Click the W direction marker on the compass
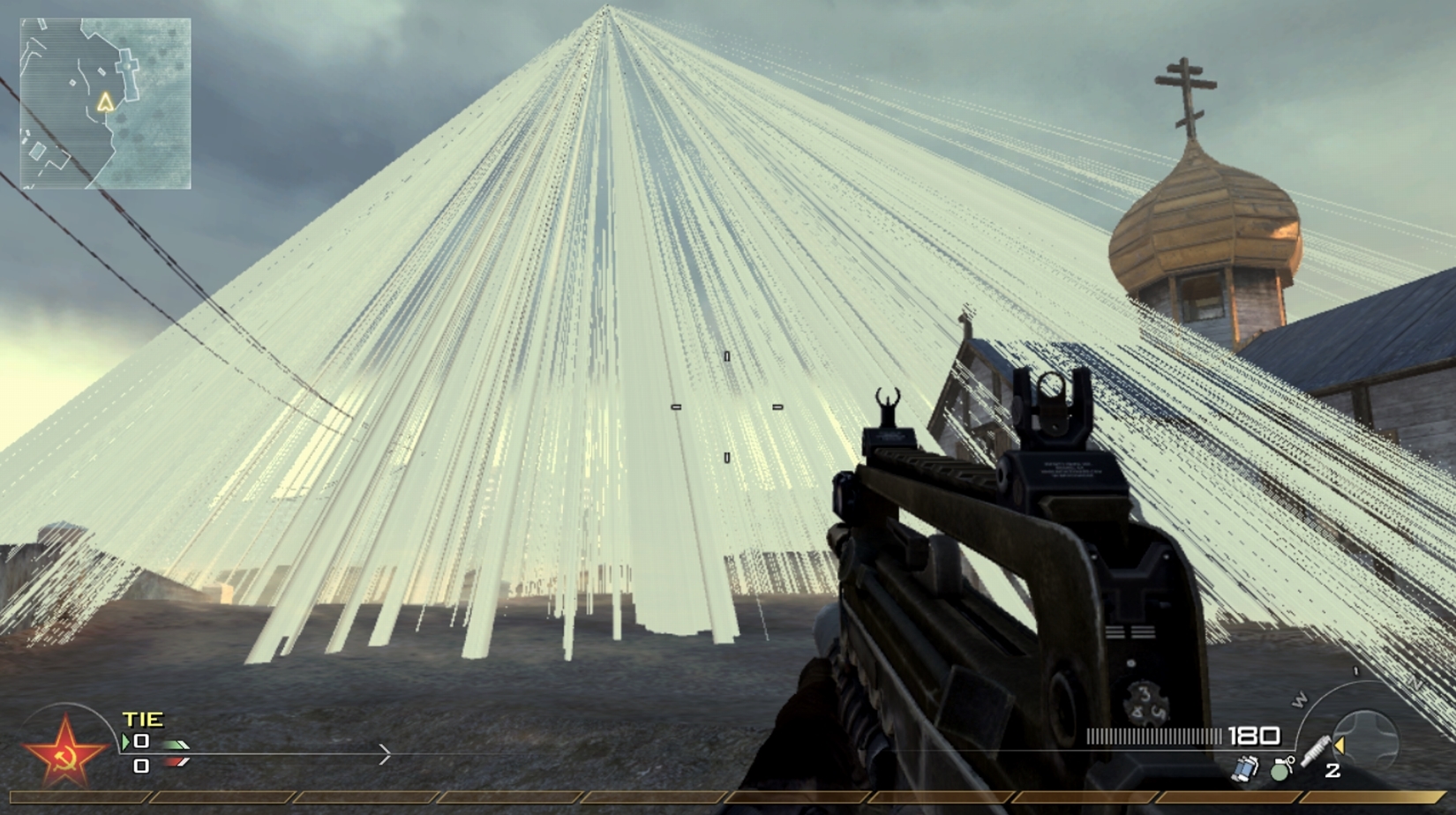 point(1301,699)
